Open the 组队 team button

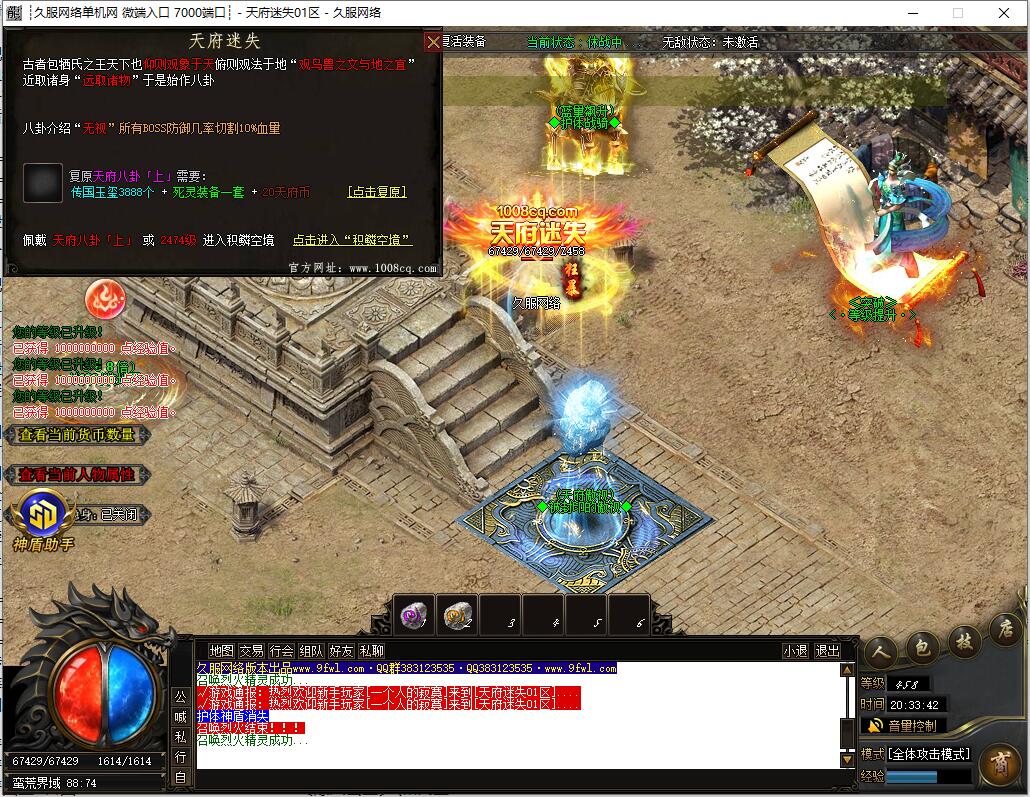pos(311,651)
